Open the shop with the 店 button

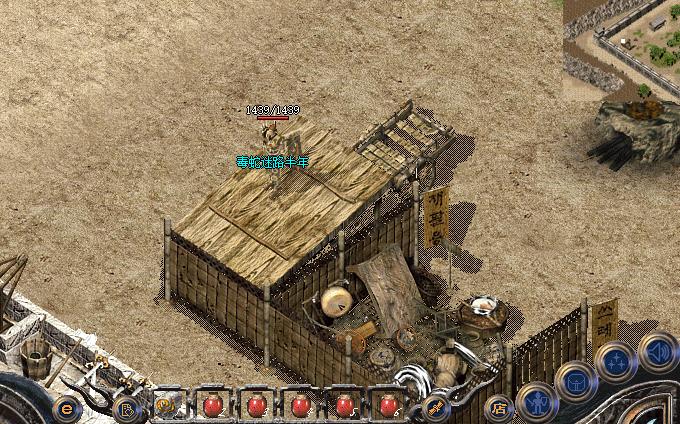point(497,407)
